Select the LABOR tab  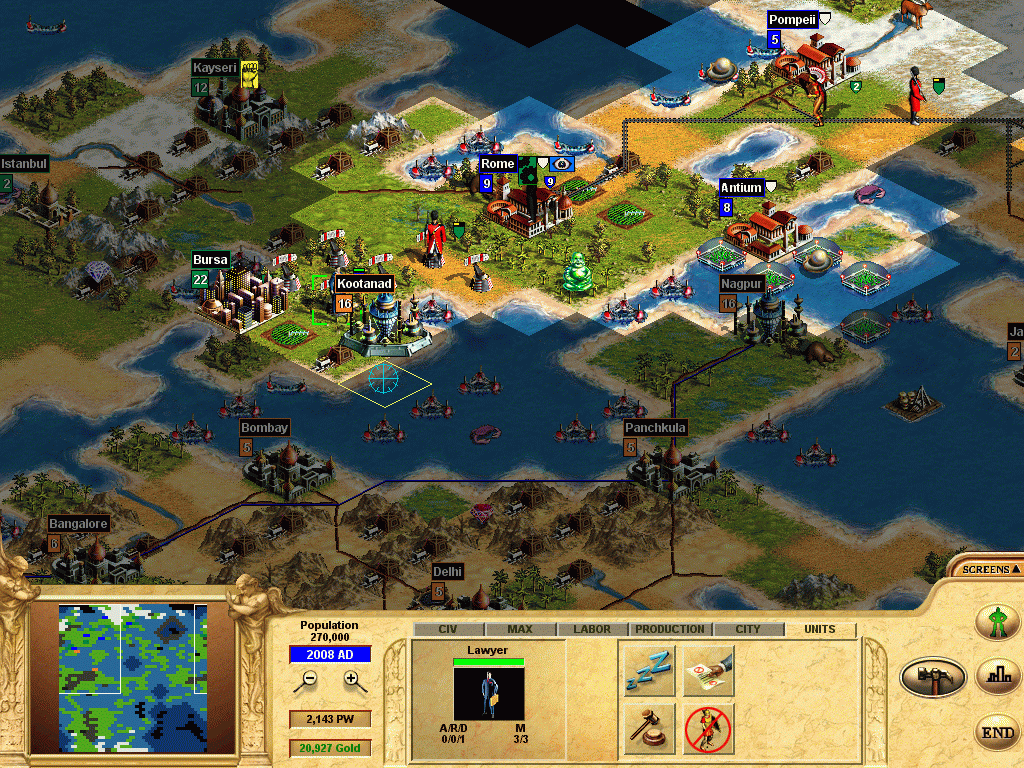pyautogui.click(x=592, y=630)
